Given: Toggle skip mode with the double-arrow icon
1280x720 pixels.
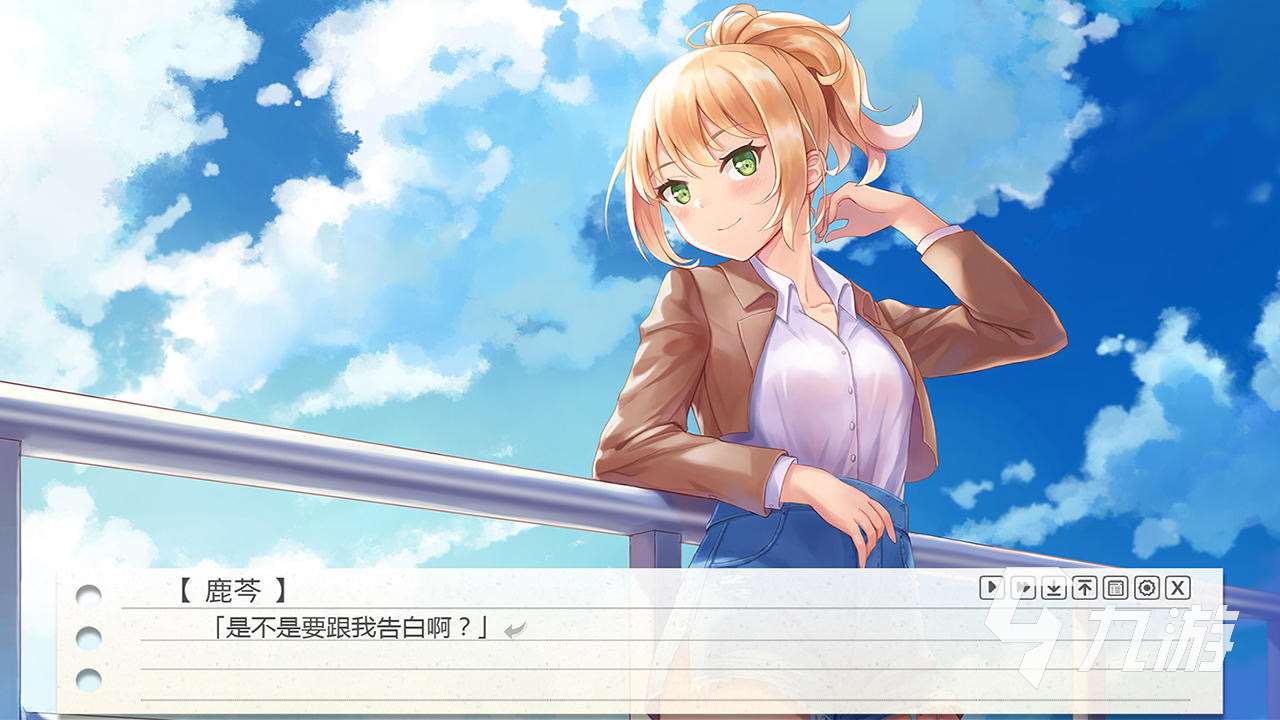Looking at the screenshot, I should (x=1022, y=588).
